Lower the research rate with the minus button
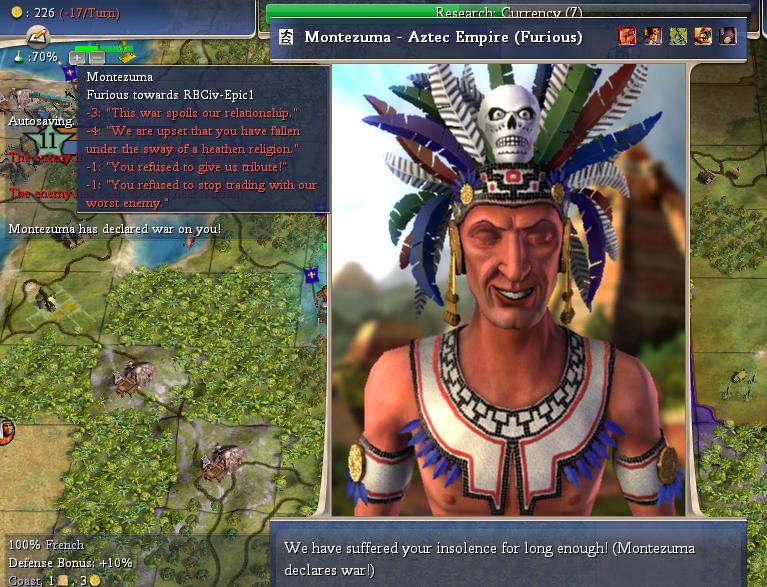The image size is (767, 587). [x=96, y=58]
